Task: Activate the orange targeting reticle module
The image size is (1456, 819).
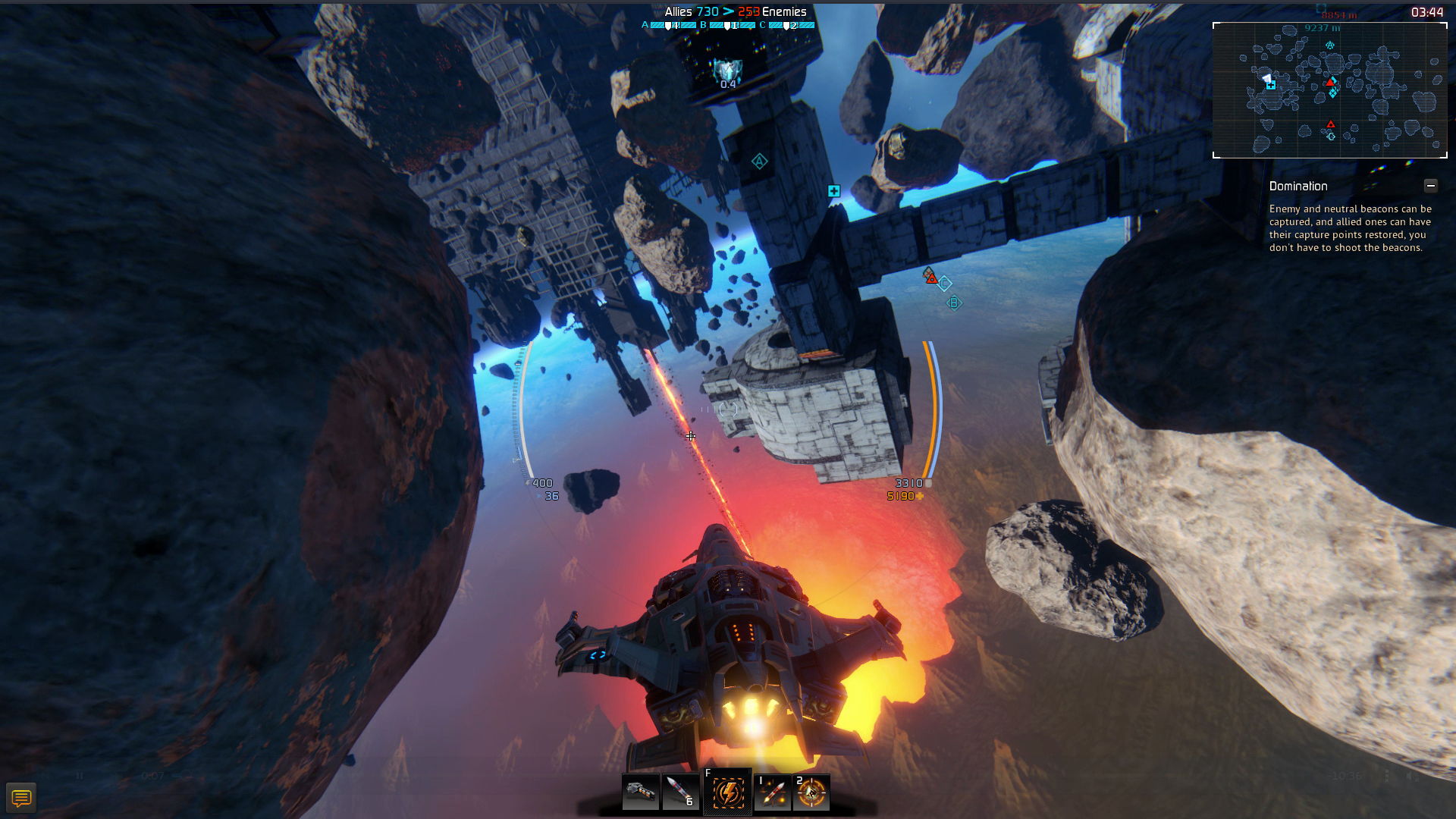Action: (811, 792)
